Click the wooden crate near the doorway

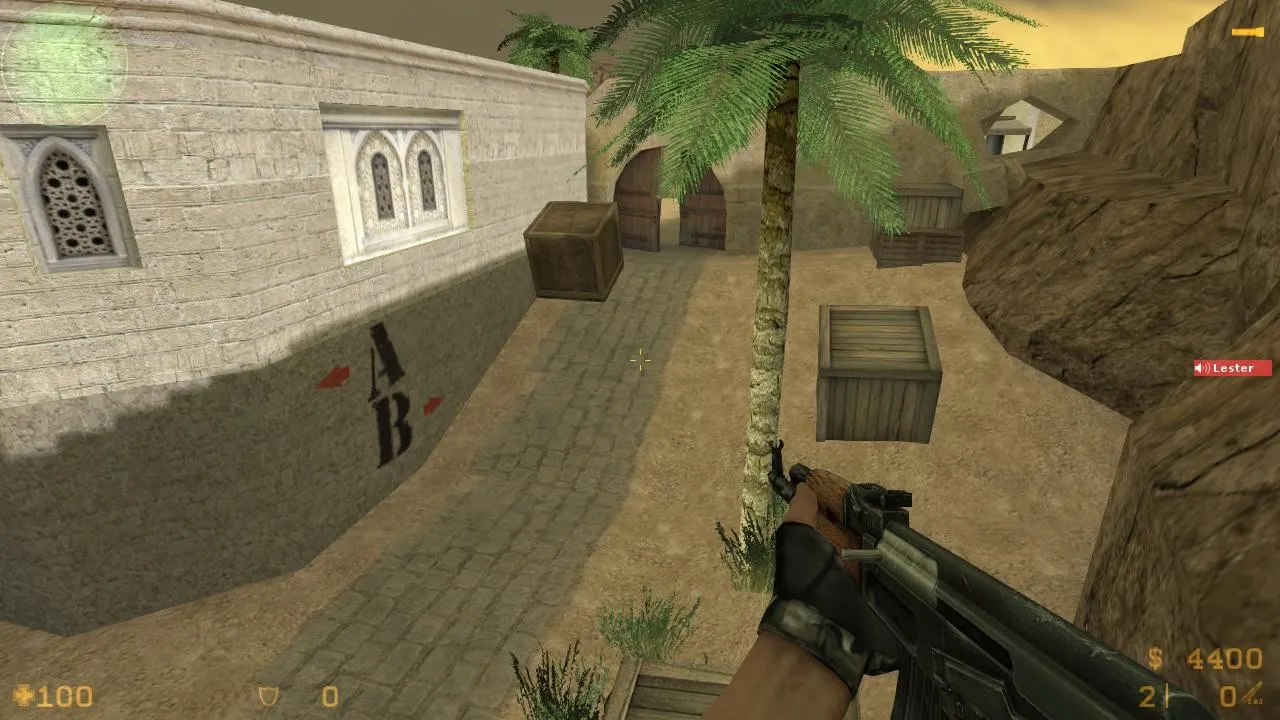572,250
